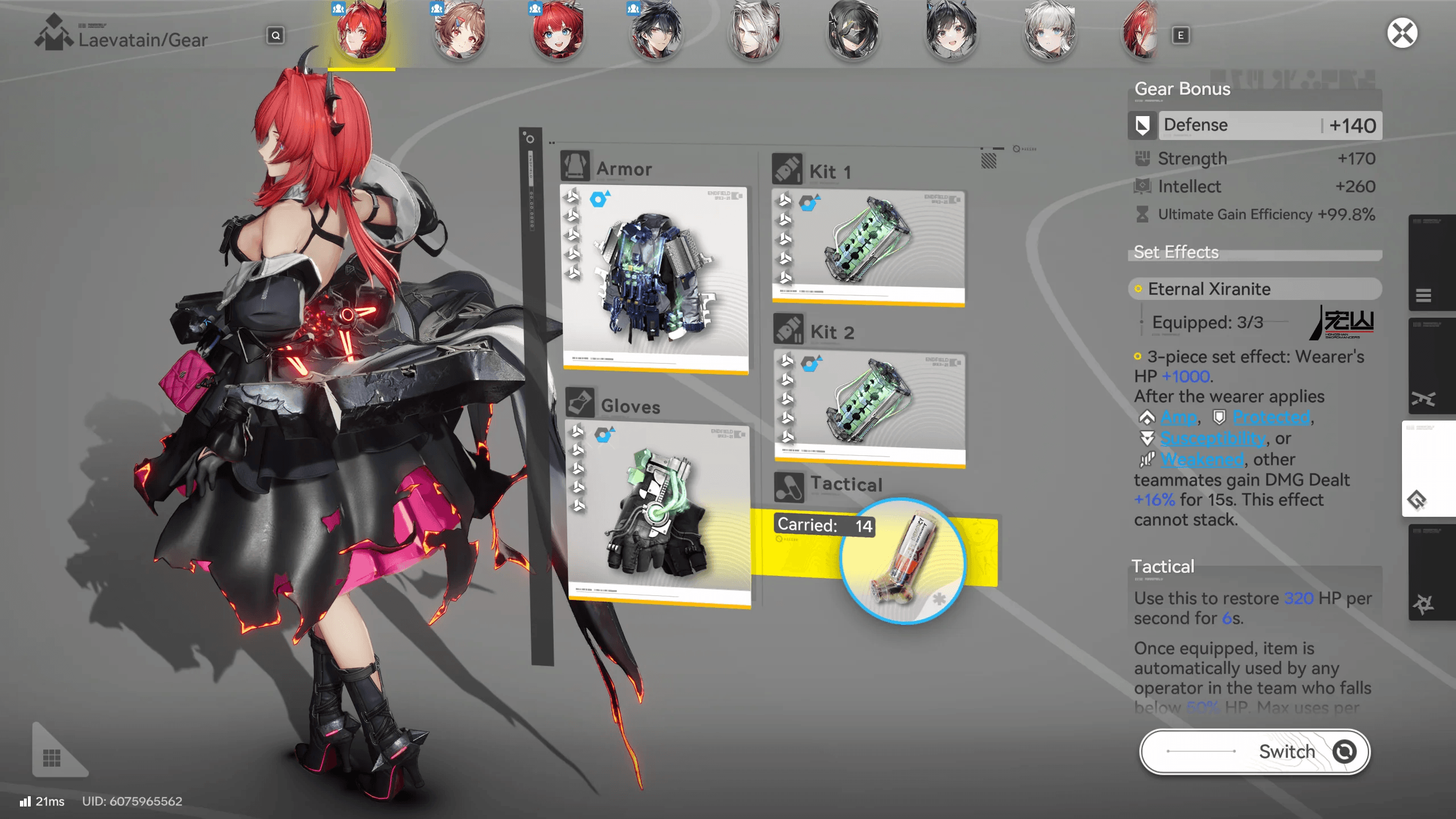1456x819 pixels.
Task: Click the Ultimate Gain Efficiency hourglass icon
Action: (x=1144, y=214)
